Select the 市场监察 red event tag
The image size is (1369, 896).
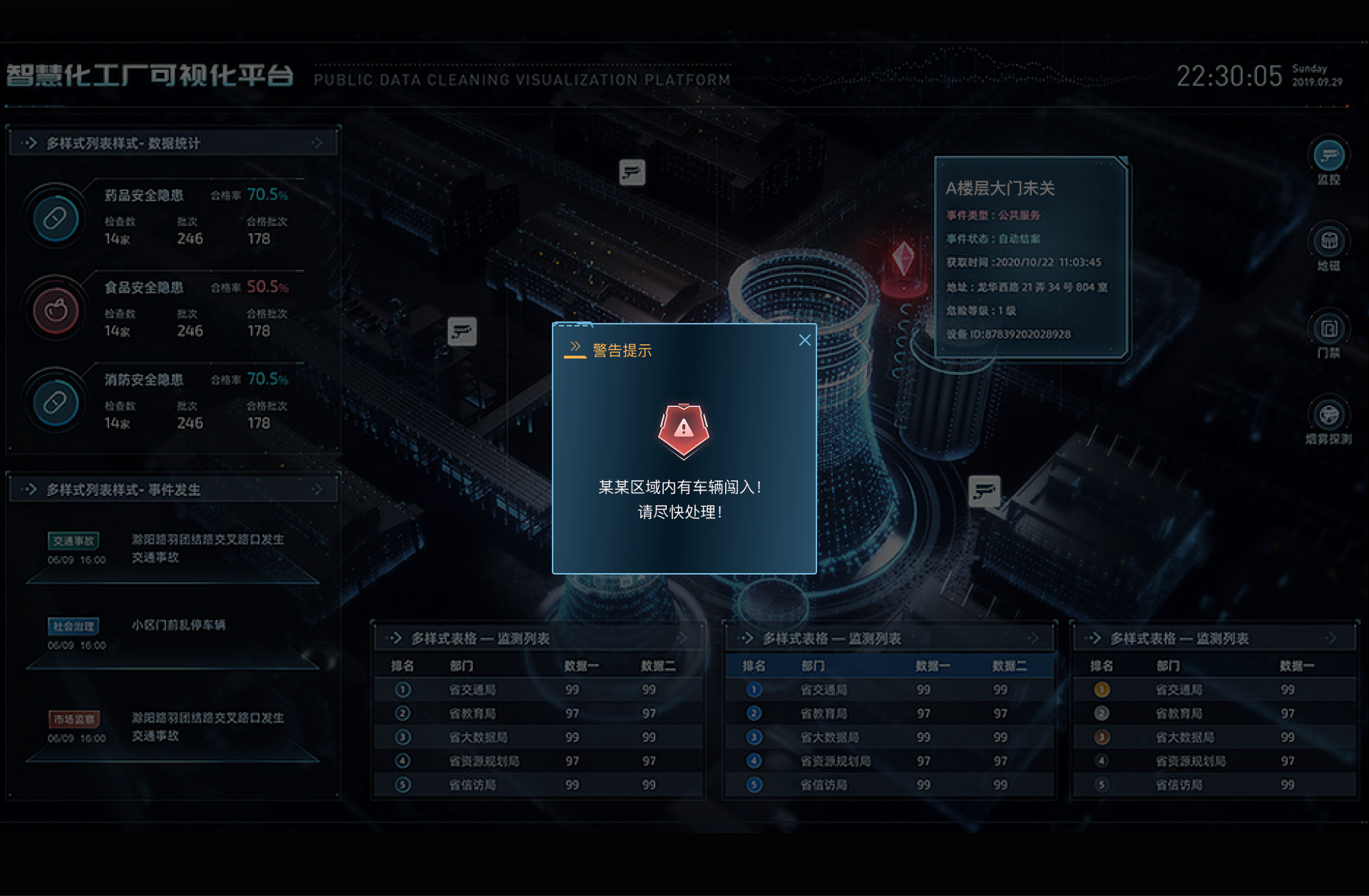point(74,719)
